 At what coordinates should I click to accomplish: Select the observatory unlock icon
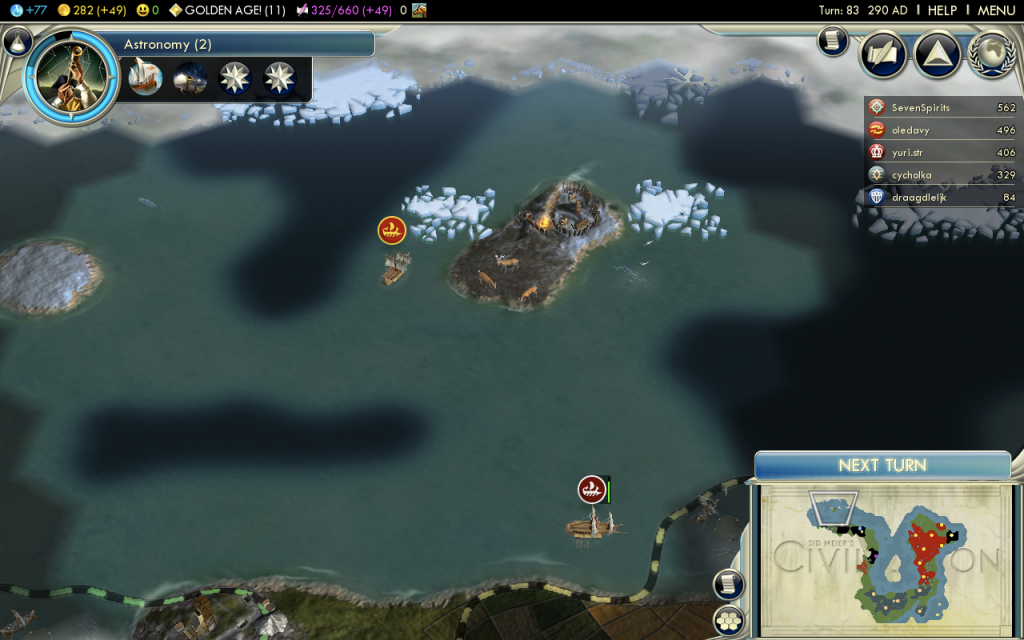(190, 78)
